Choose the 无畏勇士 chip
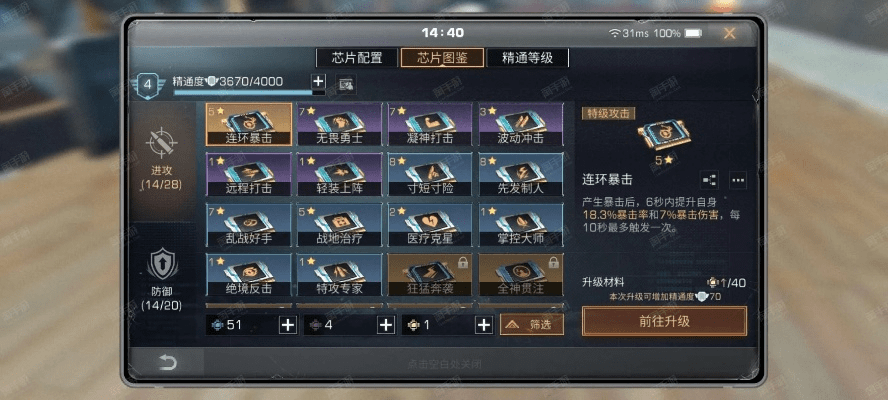The width and height of the screenshot is (888, 400). coord(340,124)
